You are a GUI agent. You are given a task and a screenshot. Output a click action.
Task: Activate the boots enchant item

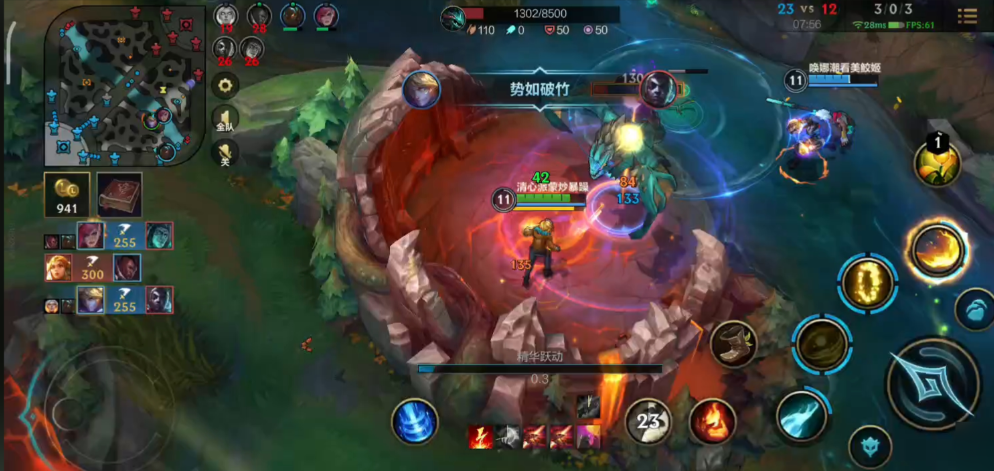(733, 343)
